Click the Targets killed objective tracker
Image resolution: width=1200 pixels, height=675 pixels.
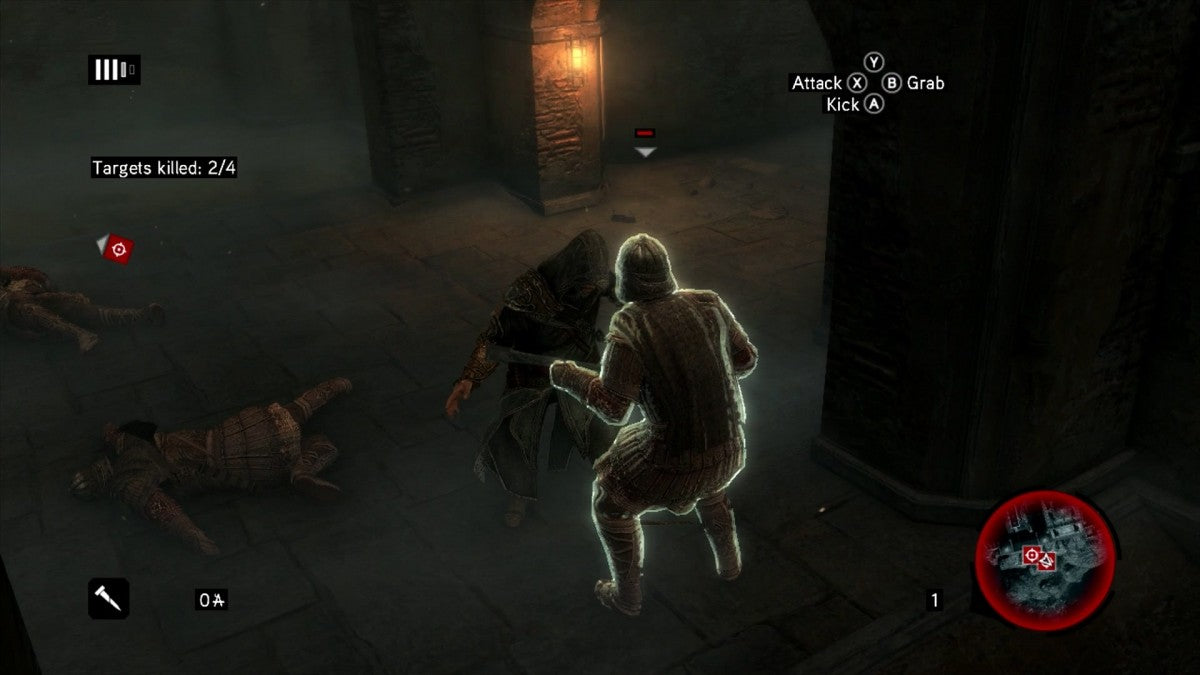164,168
